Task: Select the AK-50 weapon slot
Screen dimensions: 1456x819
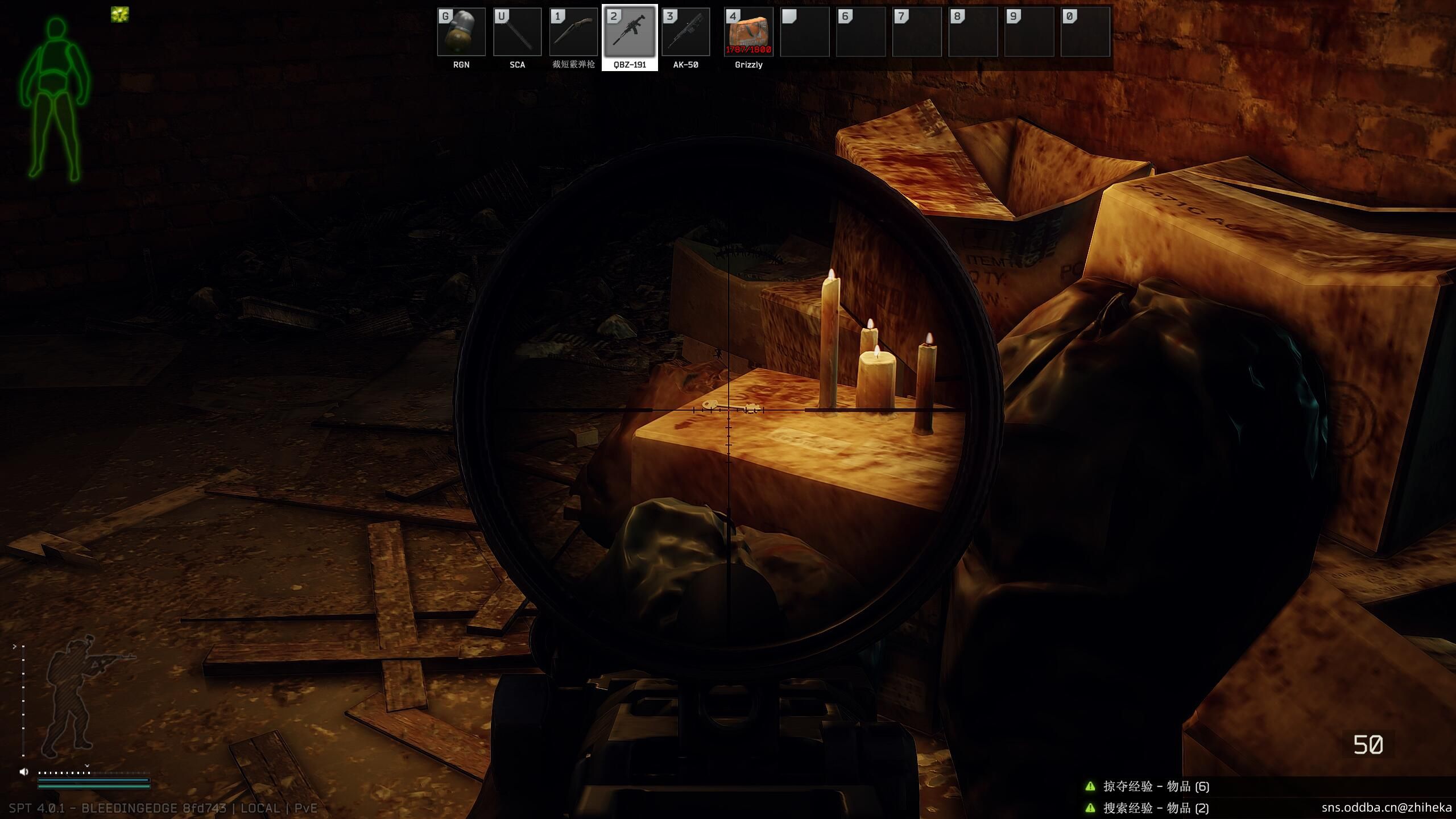Action: pos(685,32)
